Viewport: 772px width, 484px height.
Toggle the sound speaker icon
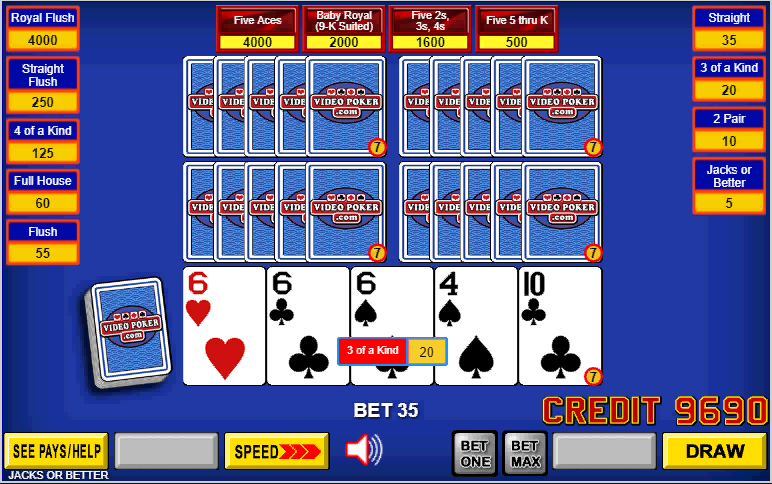363,450
